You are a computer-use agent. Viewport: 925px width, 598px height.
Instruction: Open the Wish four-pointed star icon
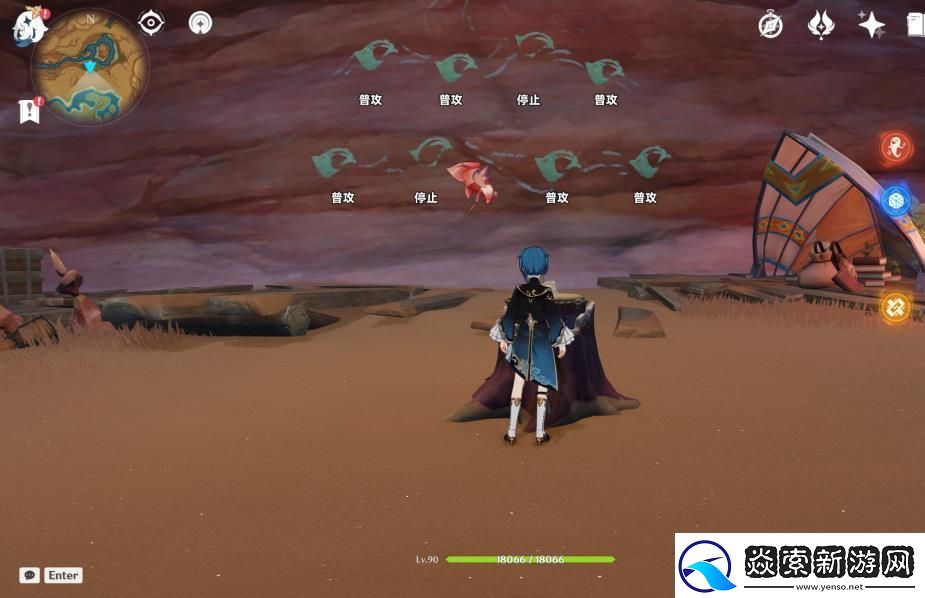tap(871, 25)
